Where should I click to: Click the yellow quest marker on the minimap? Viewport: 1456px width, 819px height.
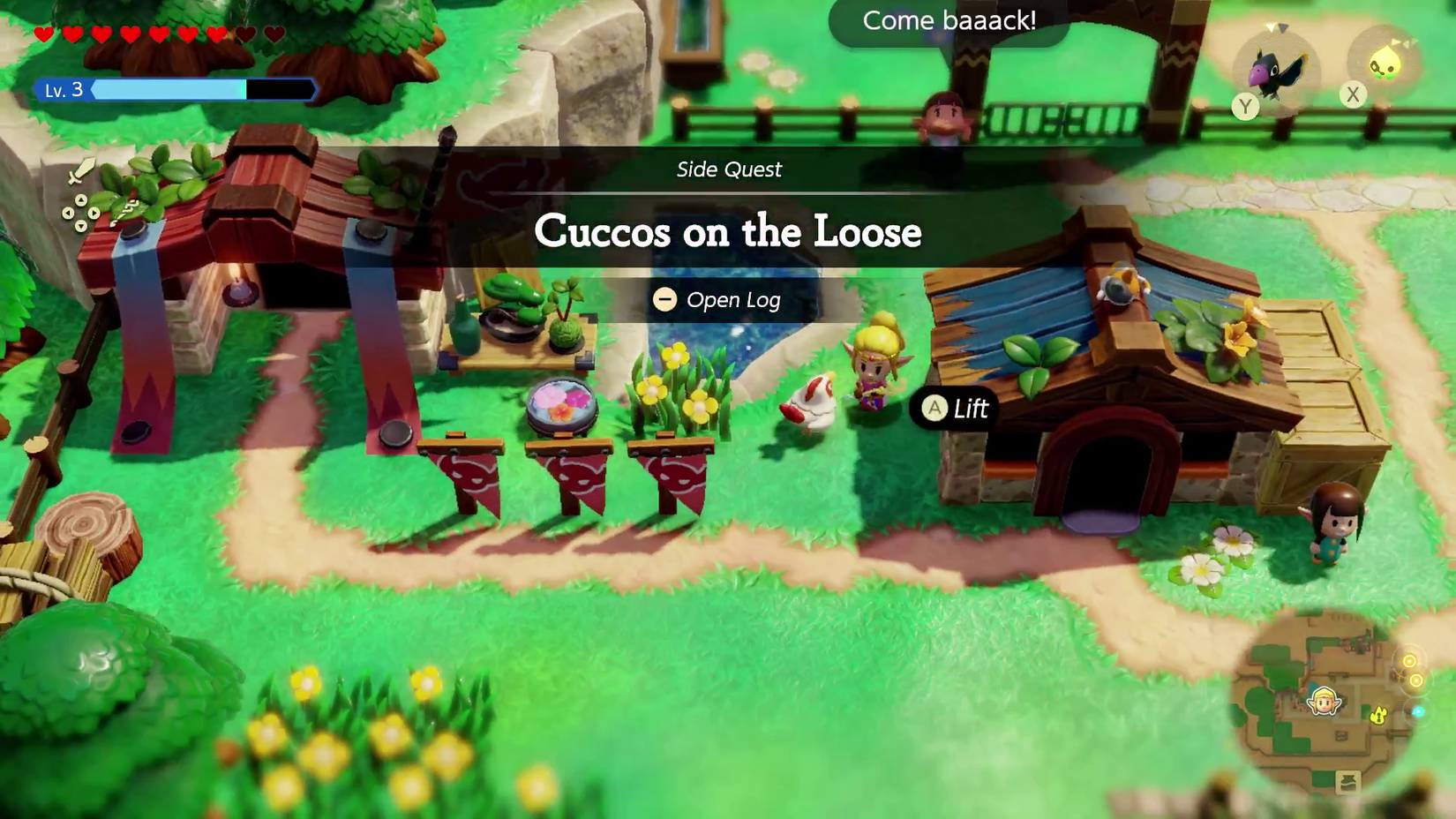pyautogui.click(x=1377, y=715)
